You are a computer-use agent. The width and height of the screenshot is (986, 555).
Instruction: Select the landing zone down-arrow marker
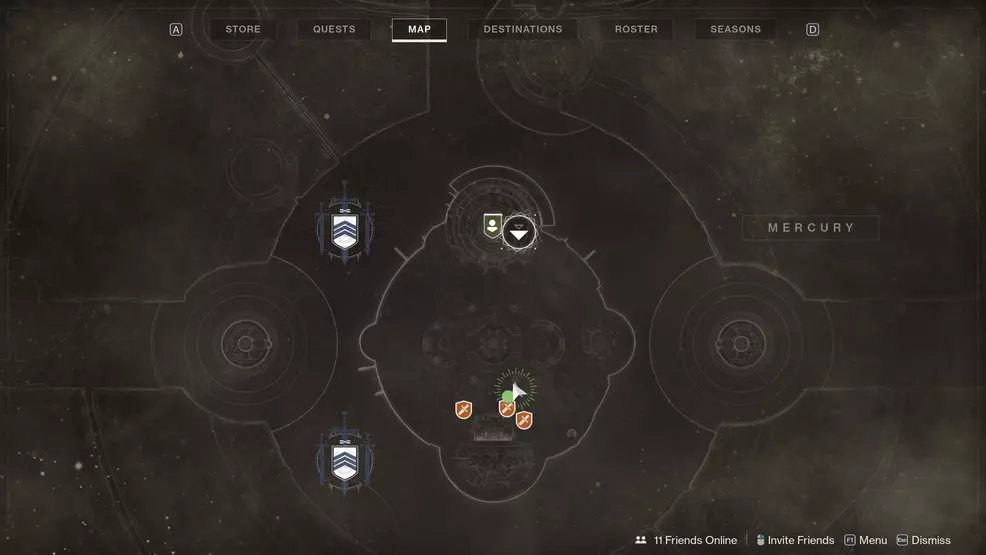pos(518,233)
